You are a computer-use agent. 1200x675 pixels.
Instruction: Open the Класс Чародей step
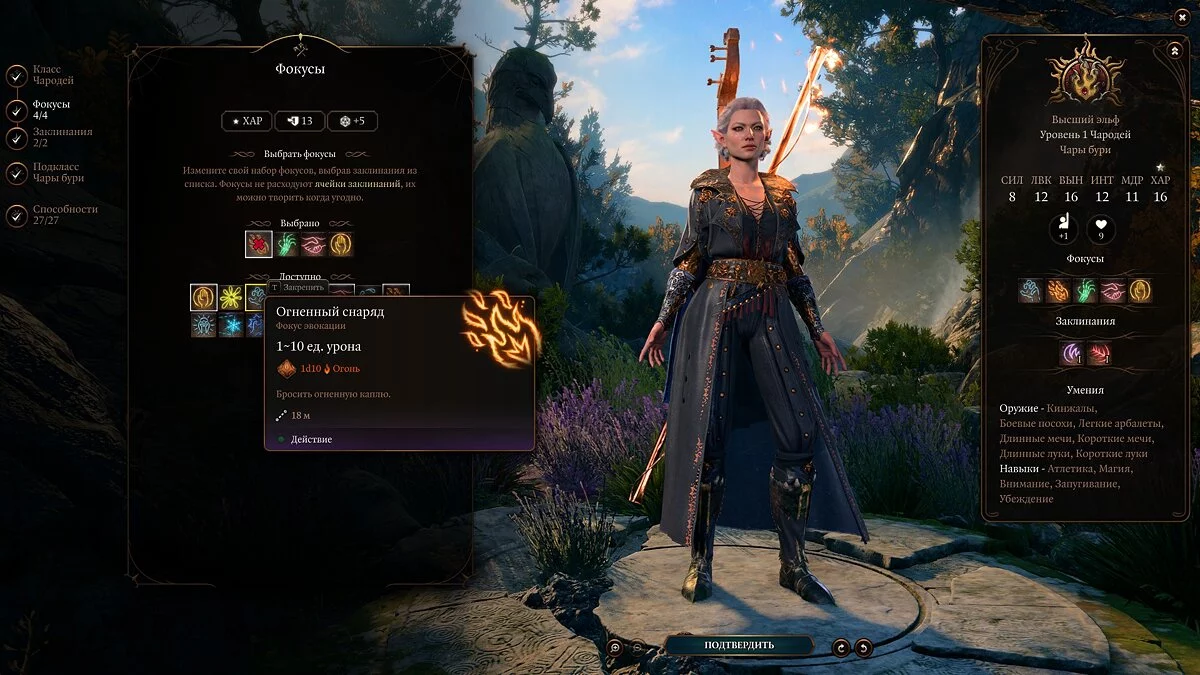coord(17,76)
